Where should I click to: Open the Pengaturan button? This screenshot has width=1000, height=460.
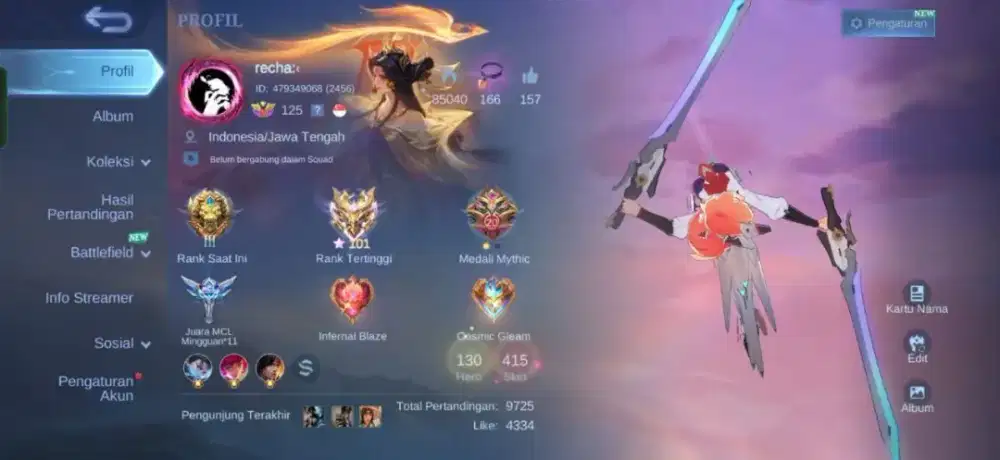coord(888,23)
